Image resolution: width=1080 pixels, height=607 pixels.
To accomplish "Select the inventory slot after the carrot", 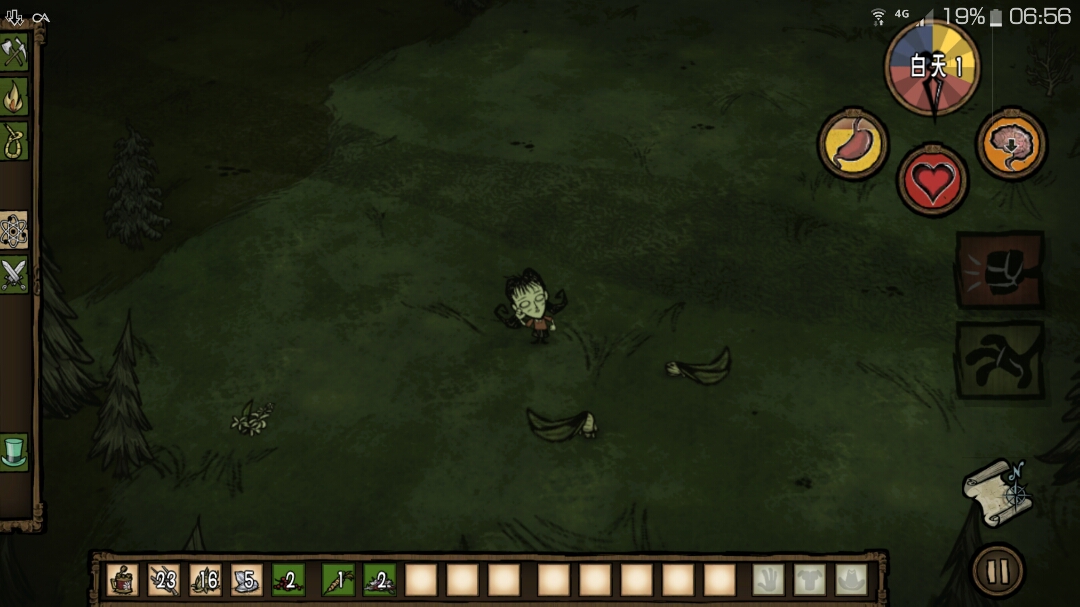I will click(379, 580).
